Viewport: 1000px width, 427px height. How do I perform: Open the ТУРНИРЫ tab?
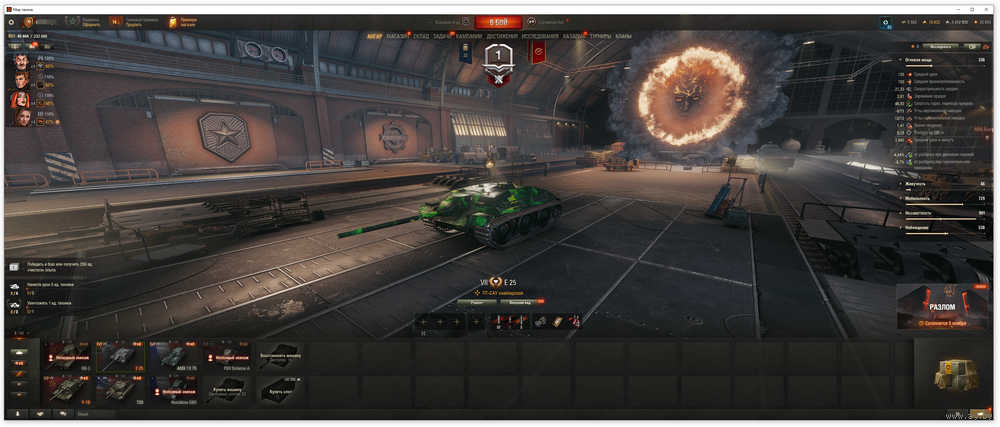coord(601,36)
